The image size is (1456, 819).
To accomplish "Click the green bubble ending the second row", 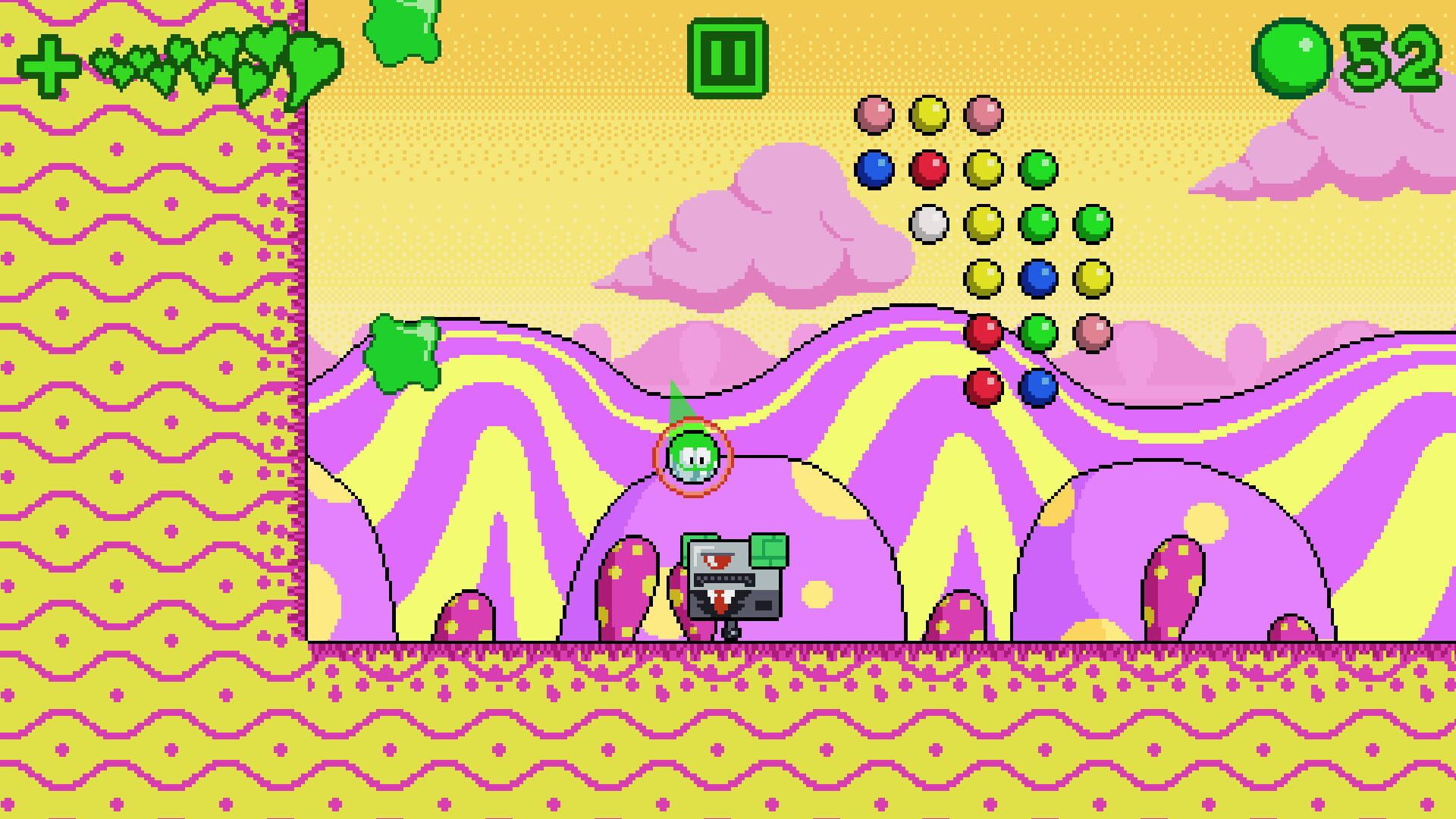I will (x=1037, y=171).
